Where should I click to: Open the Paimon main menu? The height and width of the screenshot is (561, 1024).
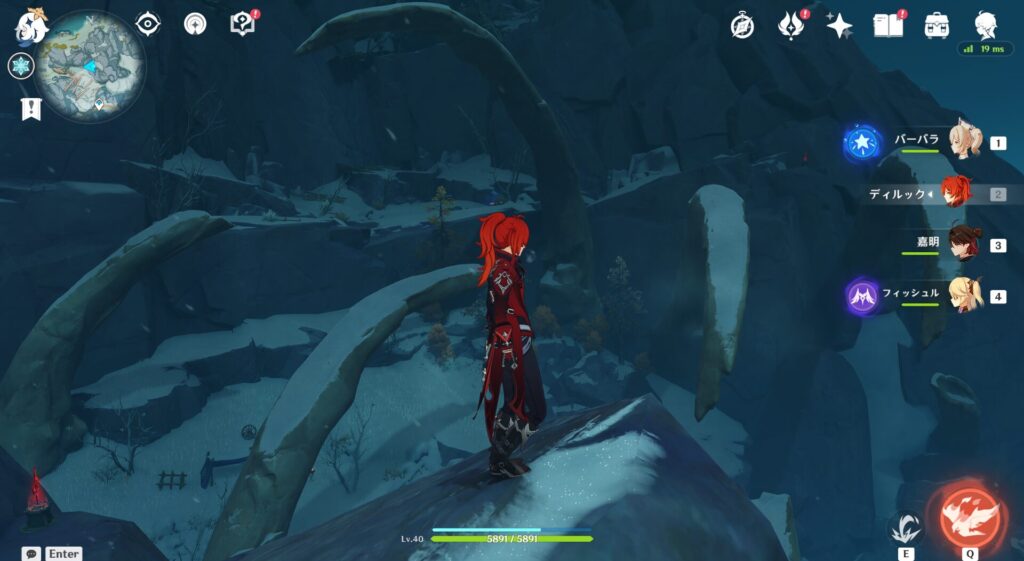coord(30,26)
